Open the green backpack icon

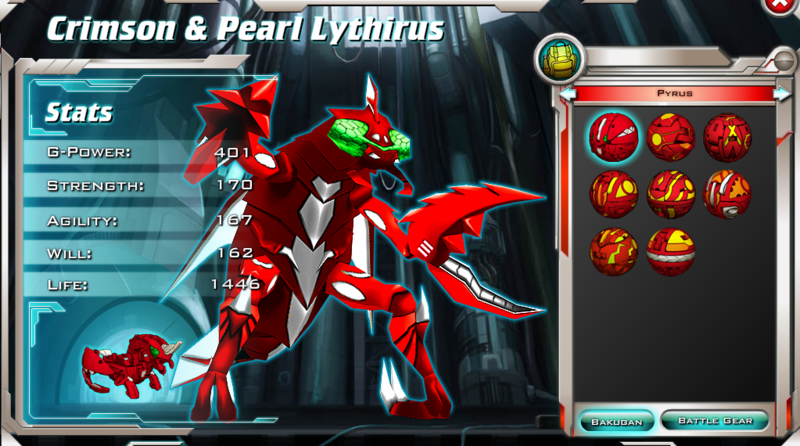[556, 59]
